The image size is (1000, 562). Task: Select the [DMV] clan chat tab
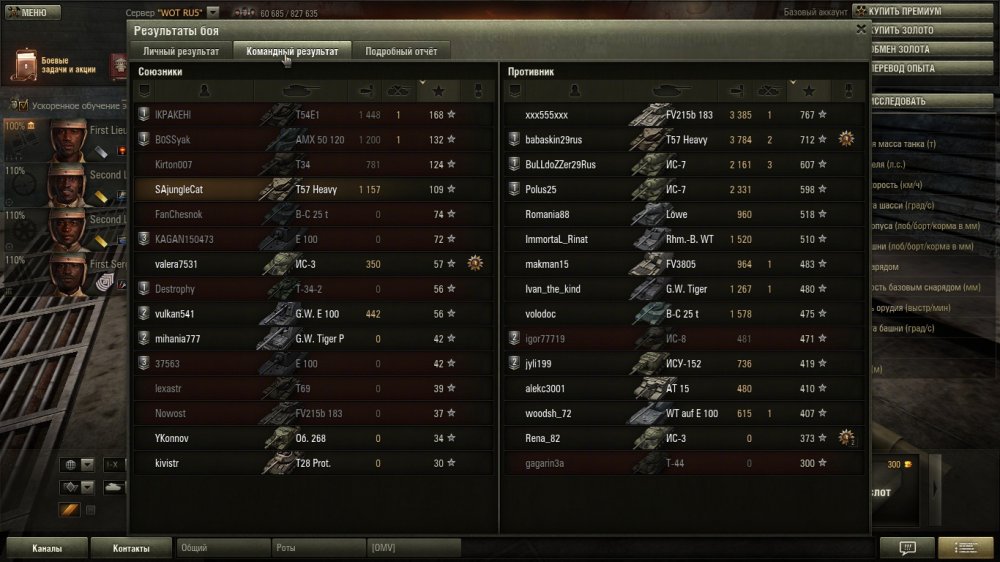[413, 548]
